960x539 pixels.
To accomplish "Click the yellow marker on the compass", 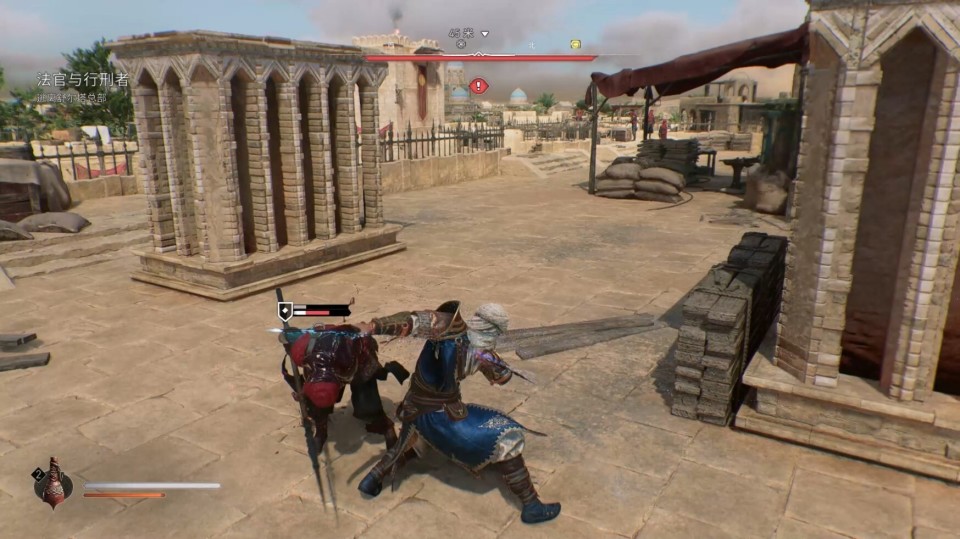I will (x=575, y=44).
